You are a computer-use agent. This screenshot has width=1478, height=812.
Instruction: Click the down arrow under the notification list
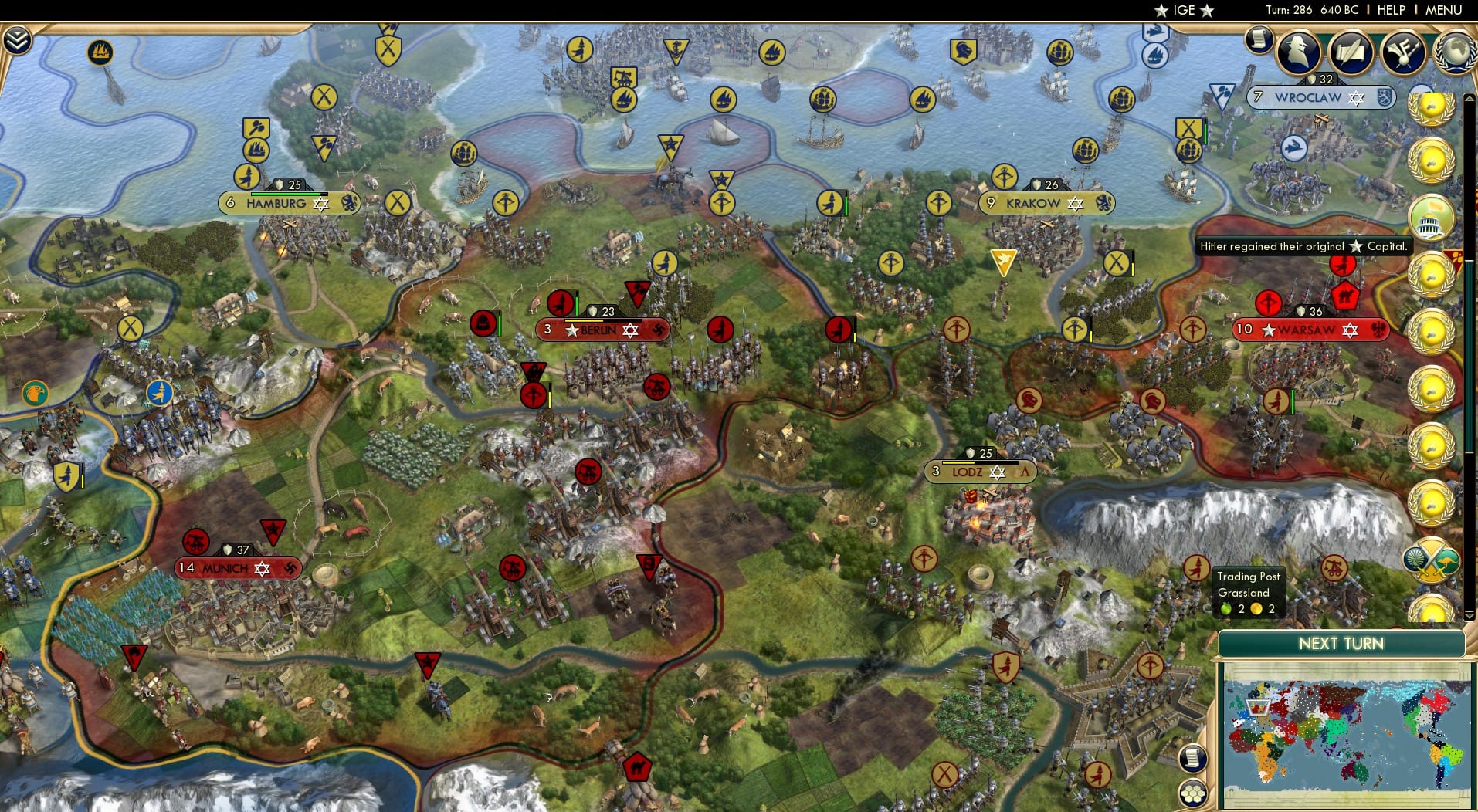(1469, 616)
